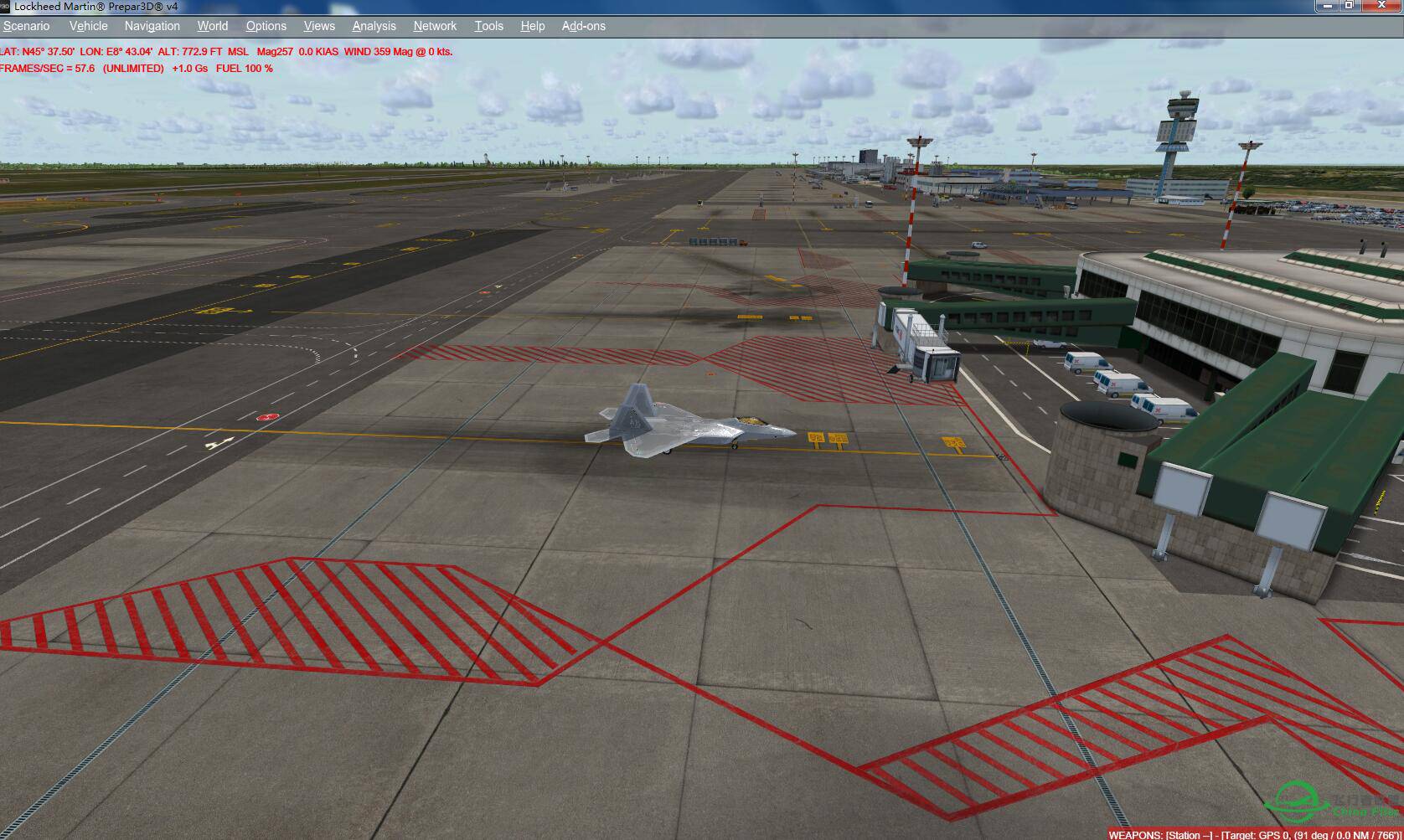Click the restore window button

(1349, 6)
